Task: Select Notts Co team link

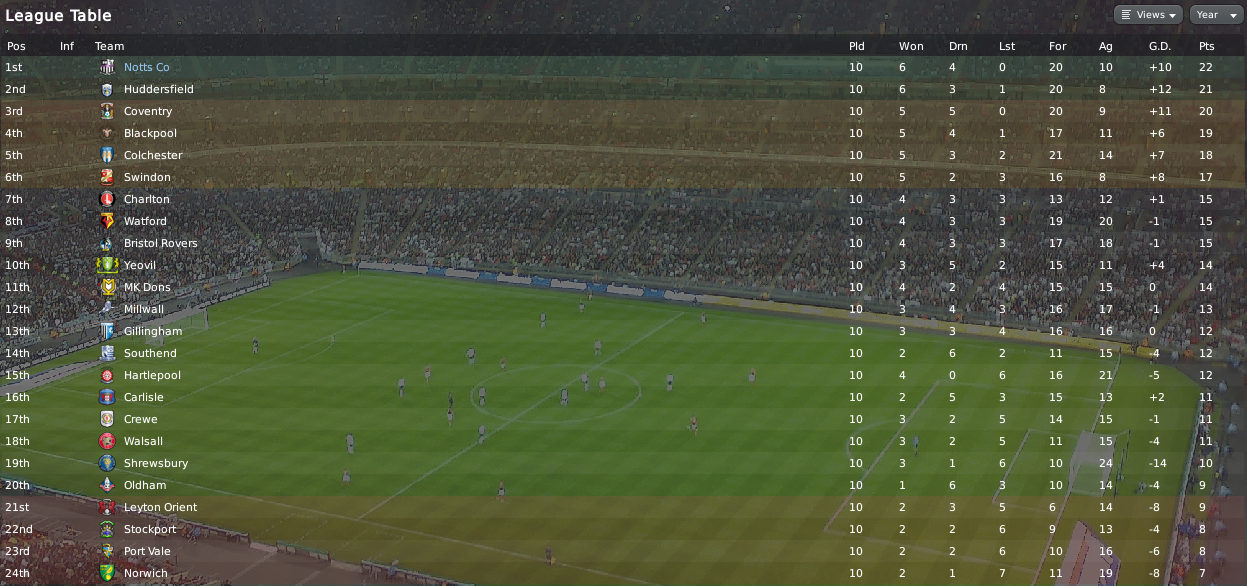Action: pyautogui.click(x=146, y=67)
